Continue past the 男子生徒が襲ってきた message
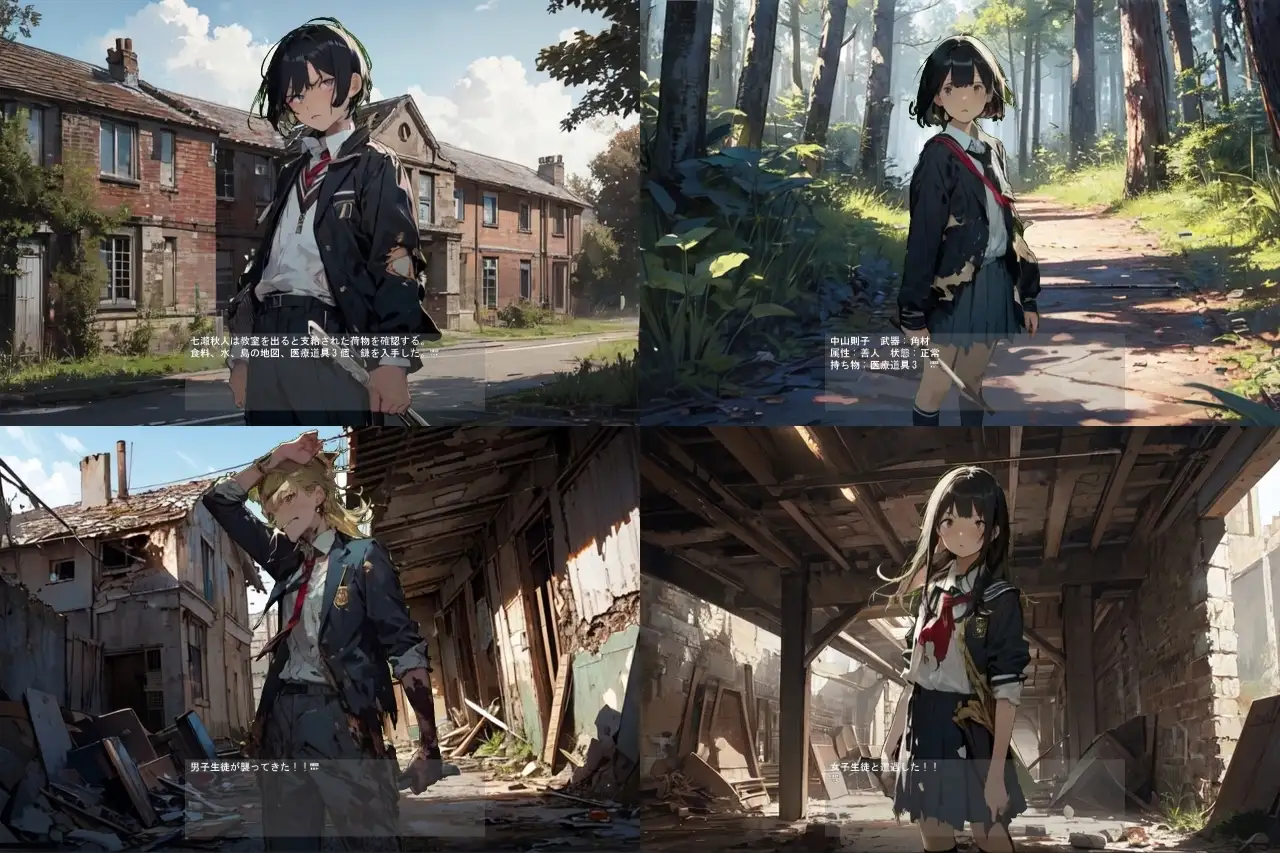 (x=334, y=797)
